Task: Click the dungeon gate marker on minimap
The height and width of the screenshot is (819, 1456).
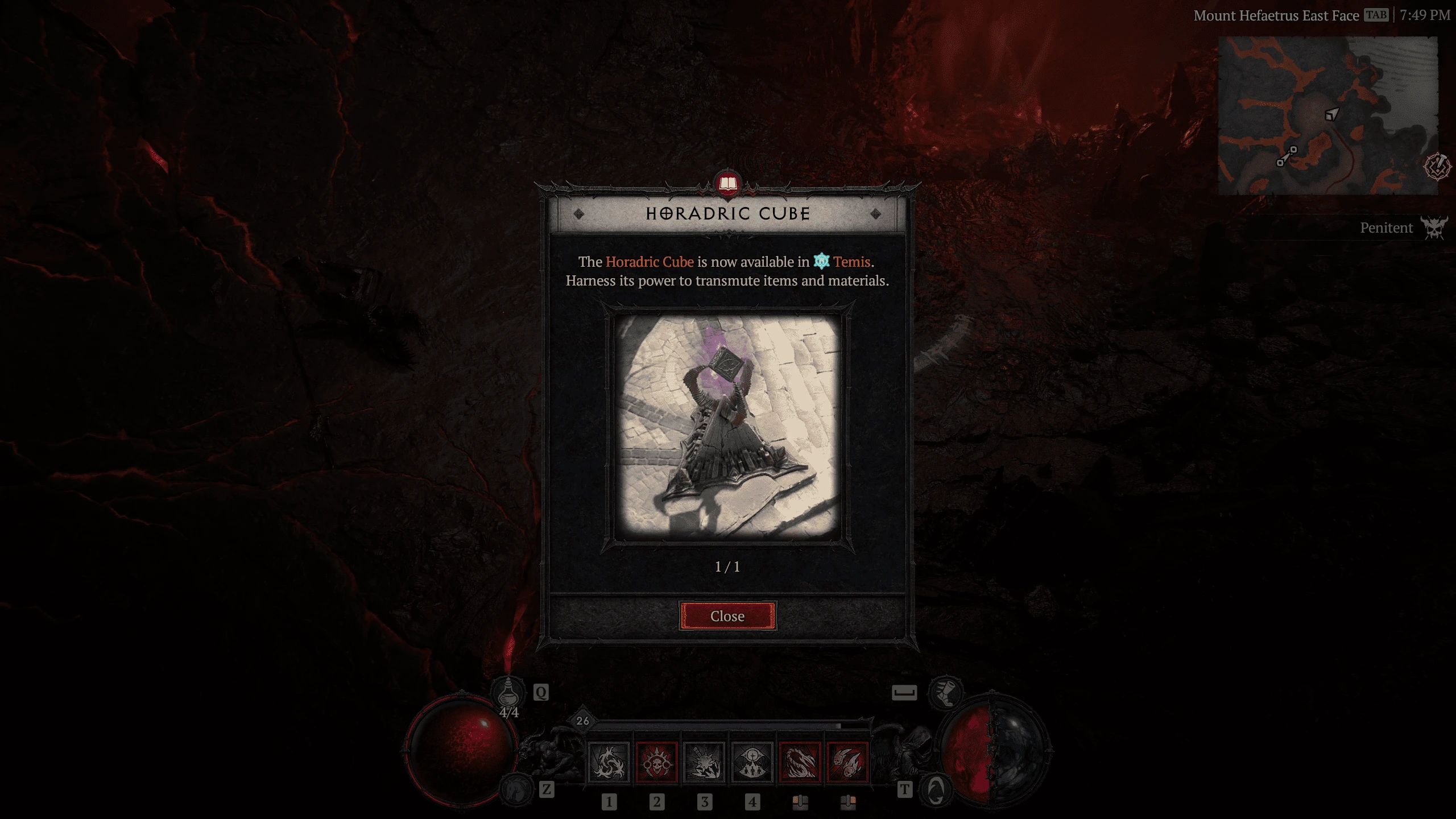Action: point(1287,156)
